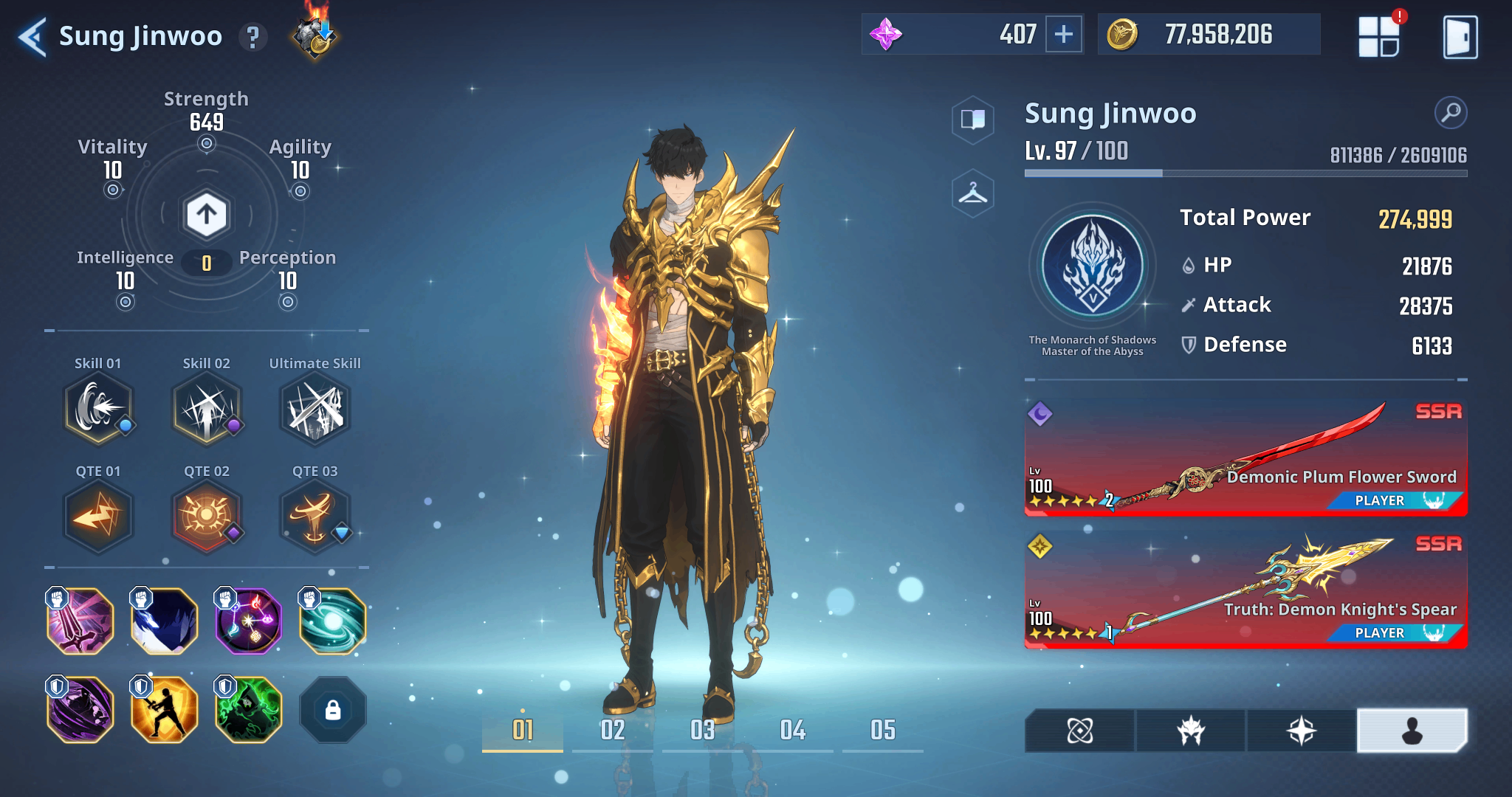Exit via the door icon
Image resolution: width=1512 pixels, height=797 pixels.
(x=1460, y=37)
